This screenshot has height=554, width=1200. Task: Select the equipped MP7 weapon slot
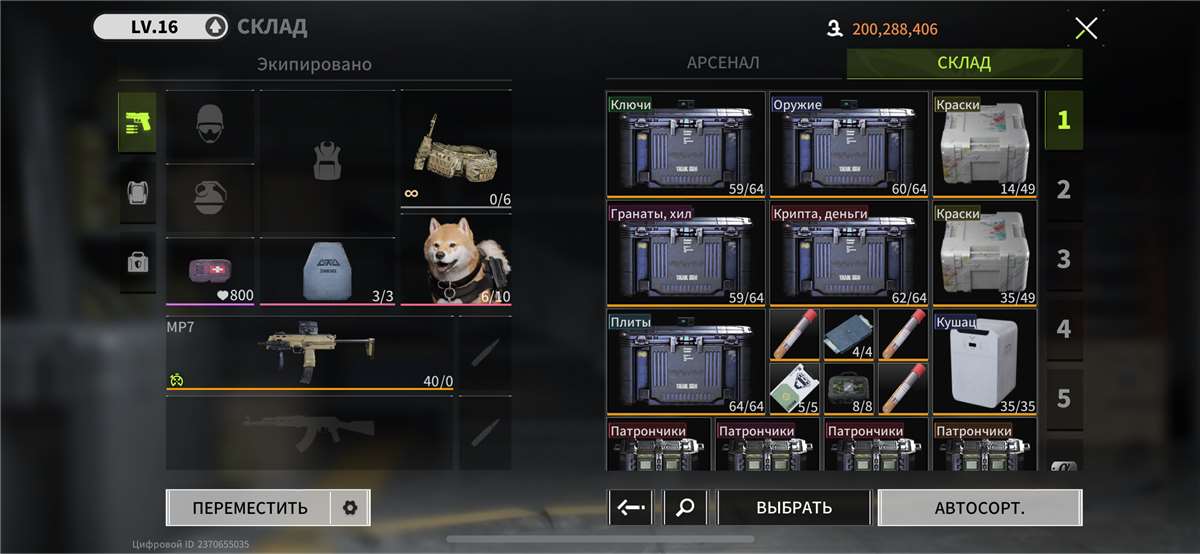310,353
